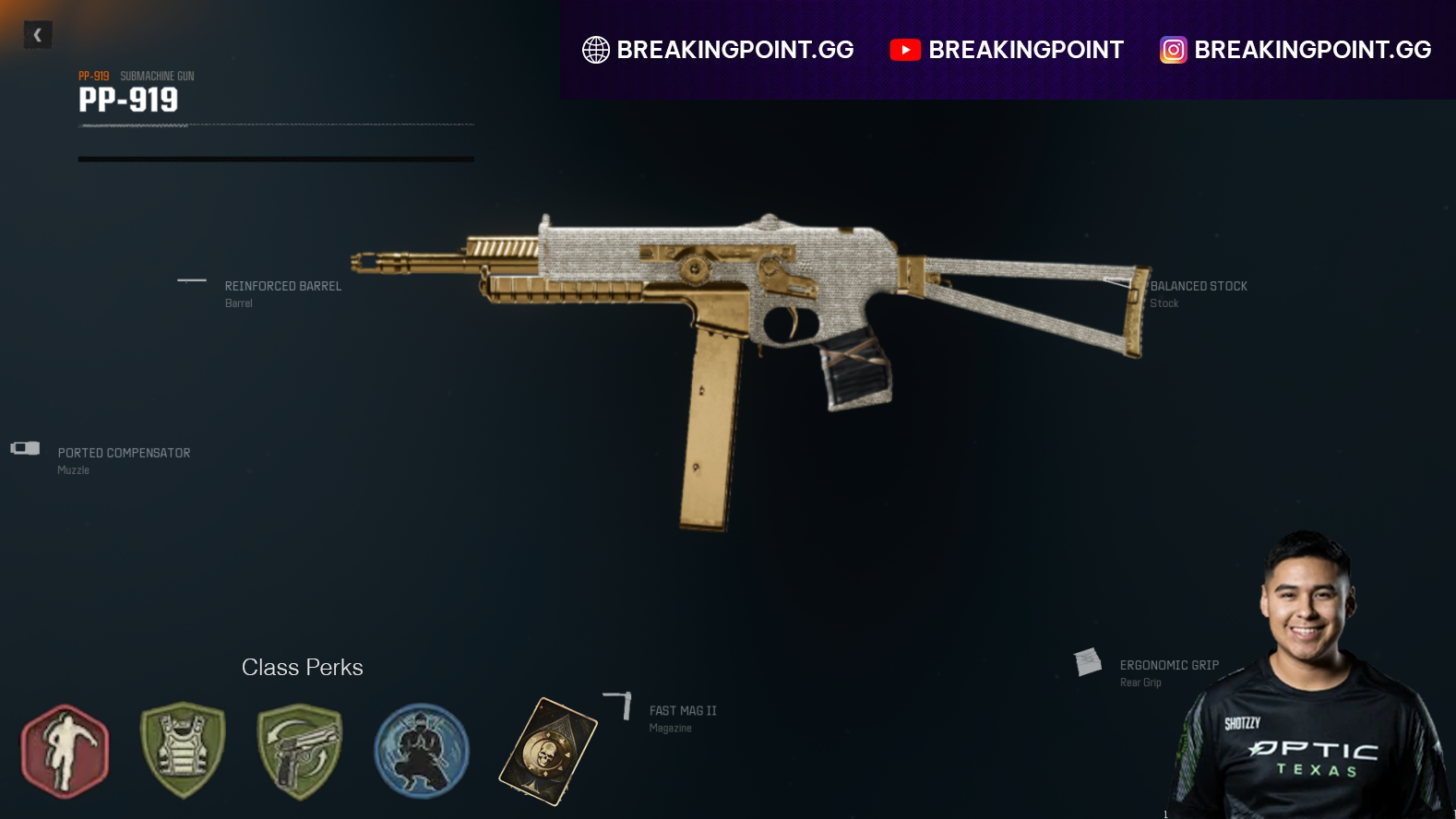Click the back arrow button
Screen dimensions: 1456x819
pos(38,34)
